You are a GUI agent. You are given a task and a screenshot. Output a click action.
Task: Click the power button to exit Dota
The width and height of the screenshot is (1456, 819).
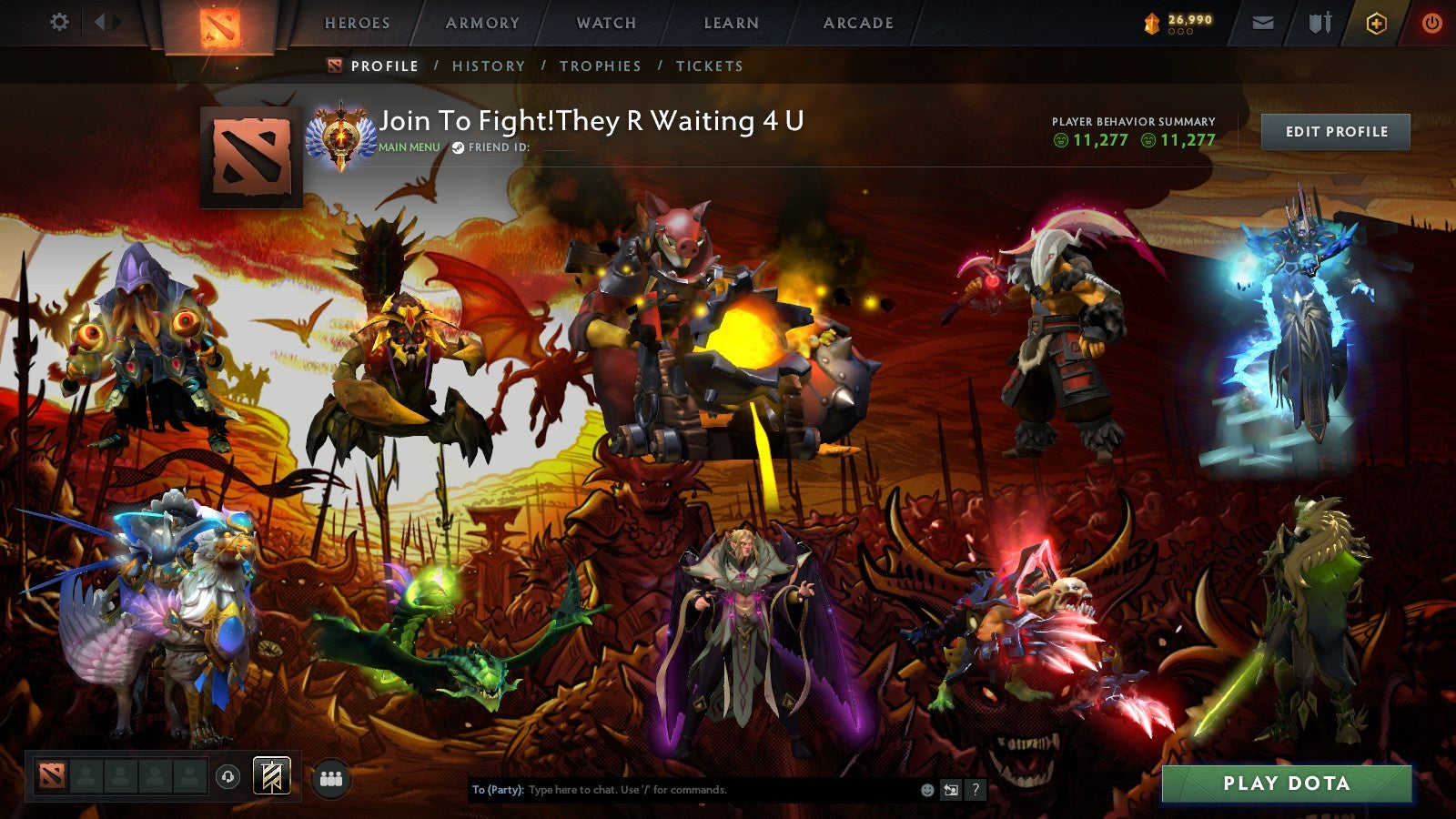tap(1433, 25)
